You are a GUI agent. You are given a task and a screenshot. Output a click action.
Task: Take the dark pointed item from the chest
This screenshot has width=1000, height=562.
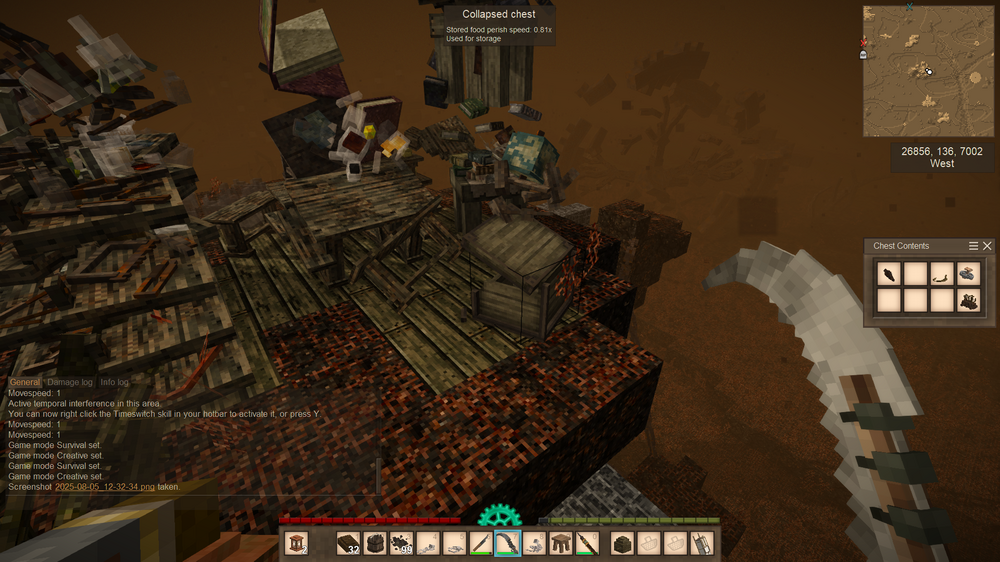coord(887,273)
